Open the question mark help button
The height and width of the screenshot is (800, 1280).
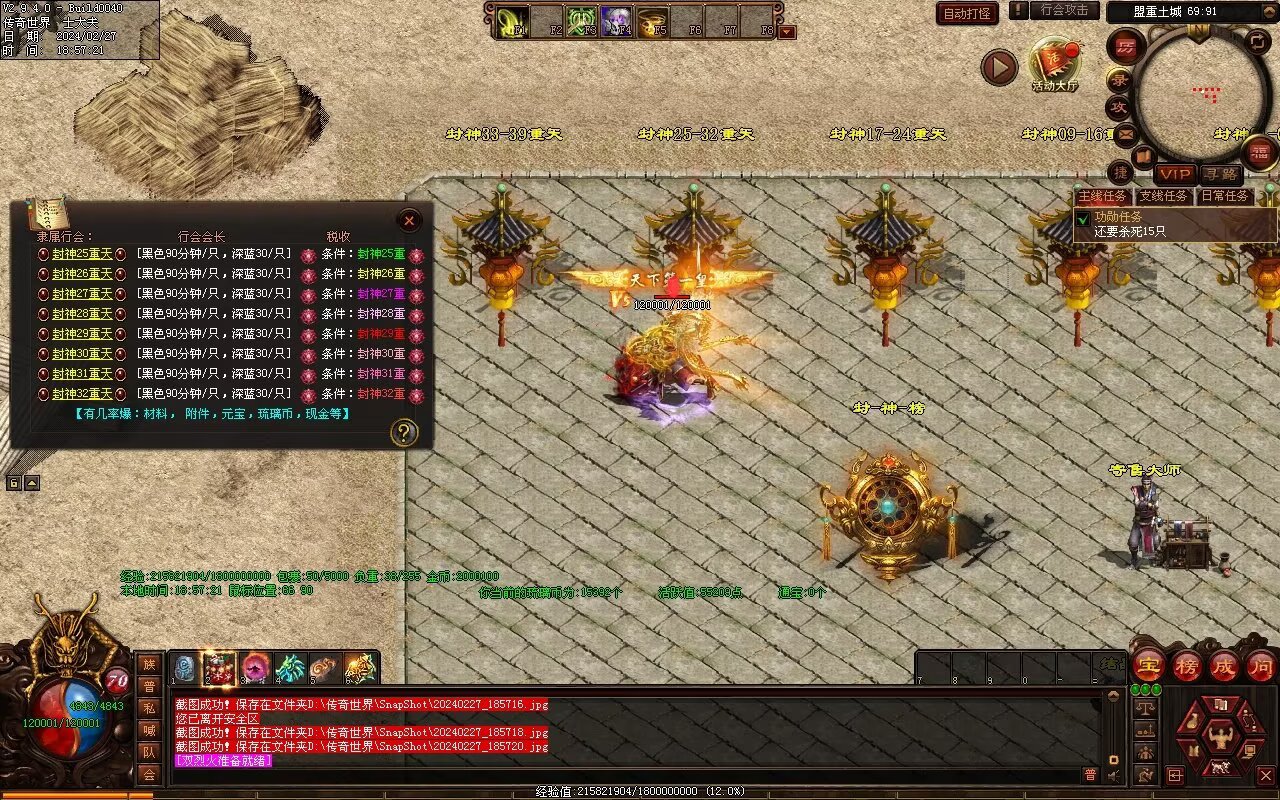pyautogui.click(x=403, y=432)
